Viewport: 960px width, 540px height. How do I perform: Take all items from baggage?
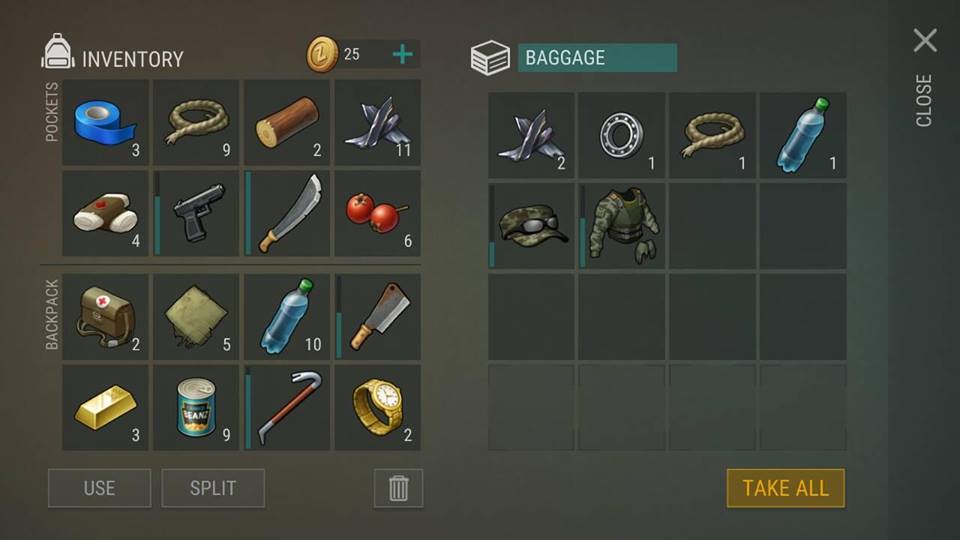(x=785, y=488)
